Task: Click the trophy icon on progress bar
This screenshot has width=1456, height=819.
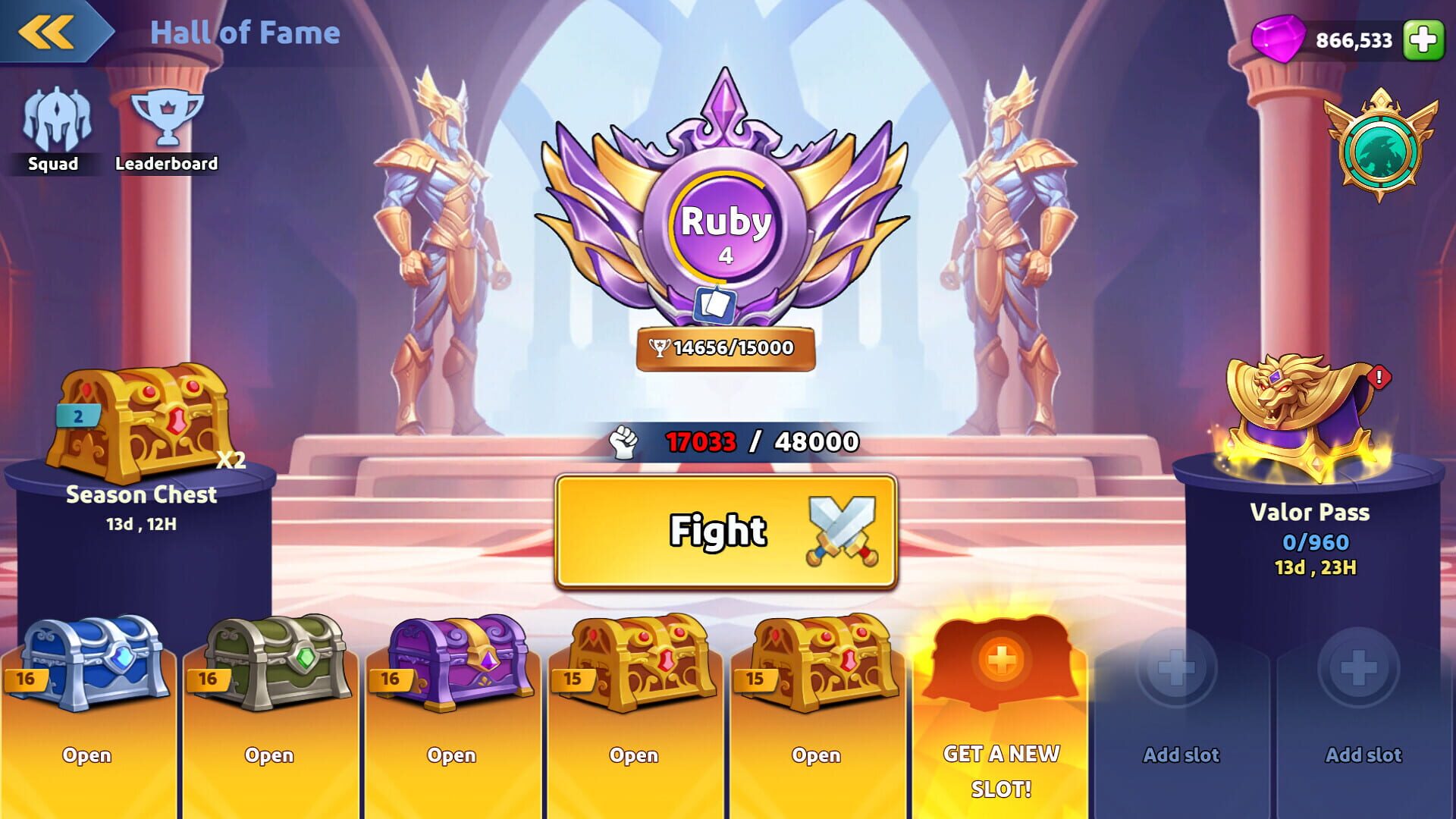Action: coord(661,347)
